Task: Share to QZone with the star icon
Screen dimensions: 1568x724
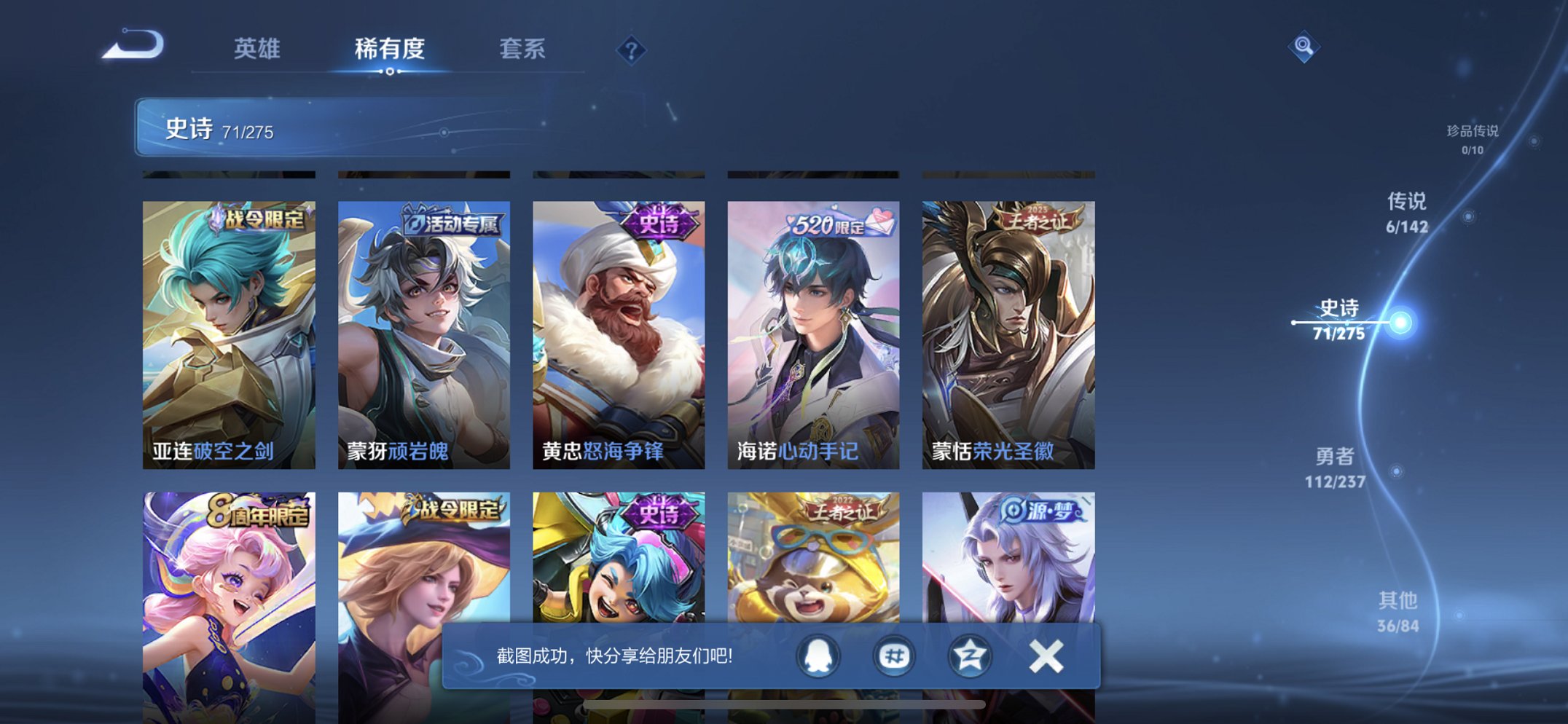Action: pos(969,656)
